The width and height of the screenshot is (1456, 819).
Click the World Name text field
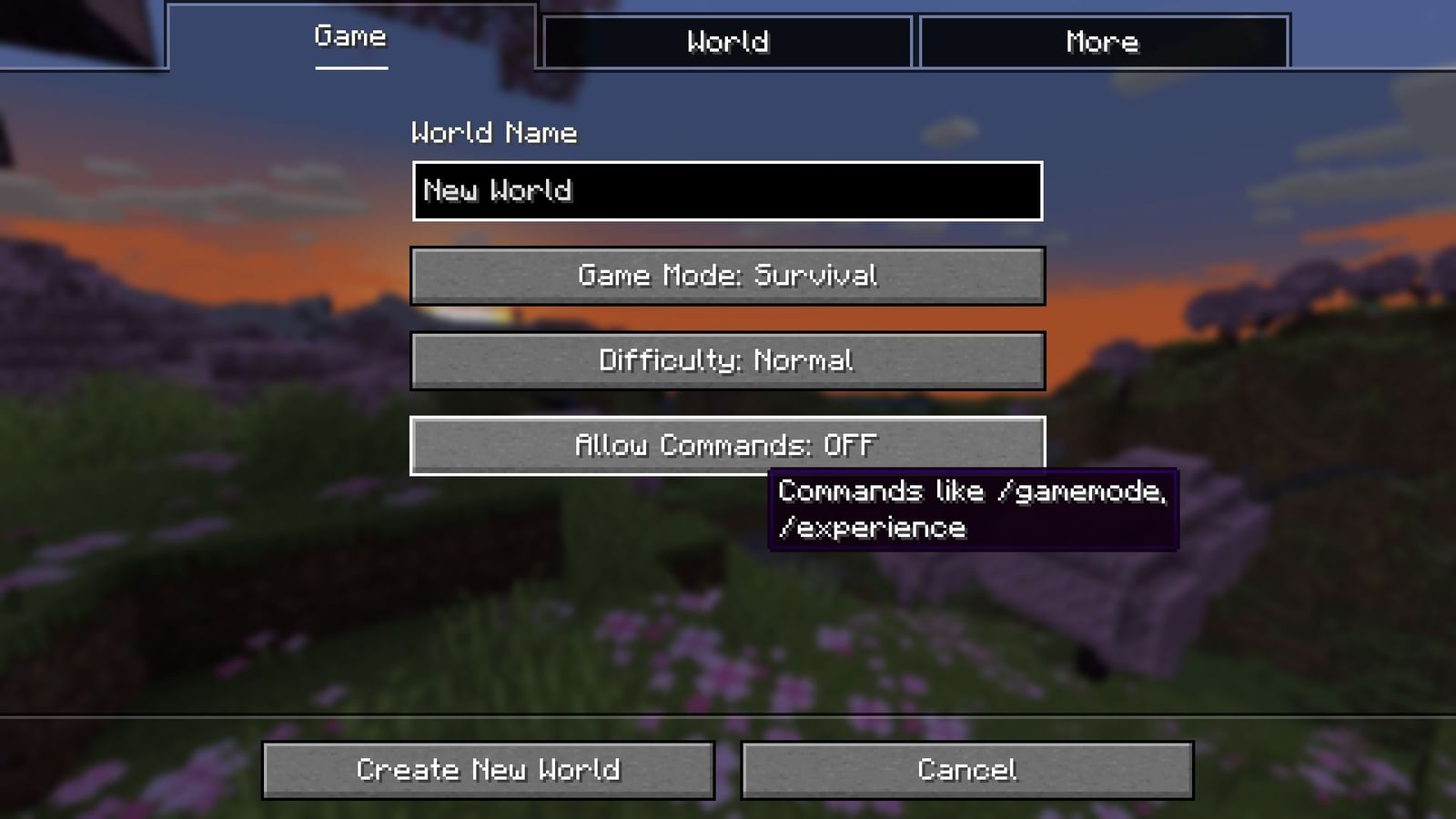click(x=726, y=191)
